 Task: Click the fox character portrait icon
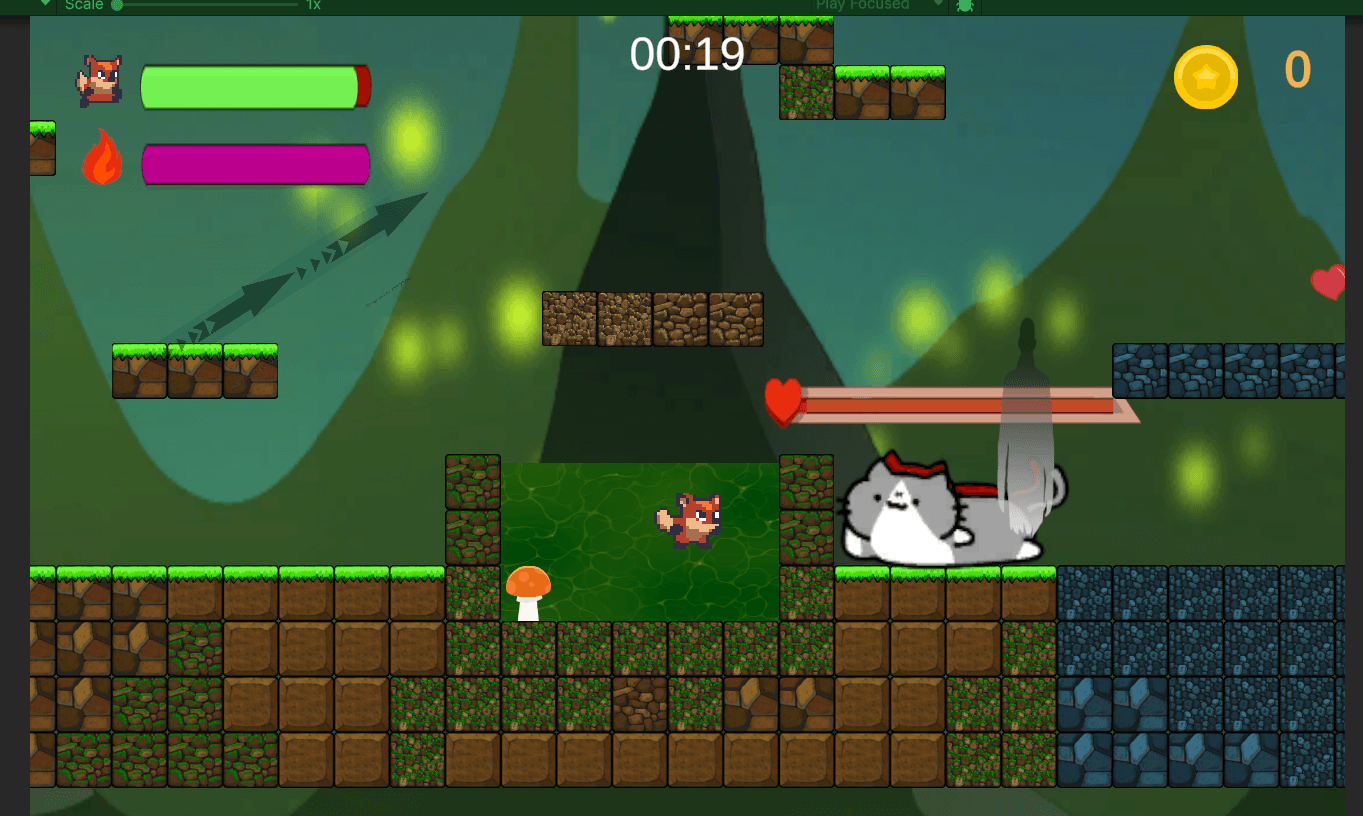coord(100,82)
